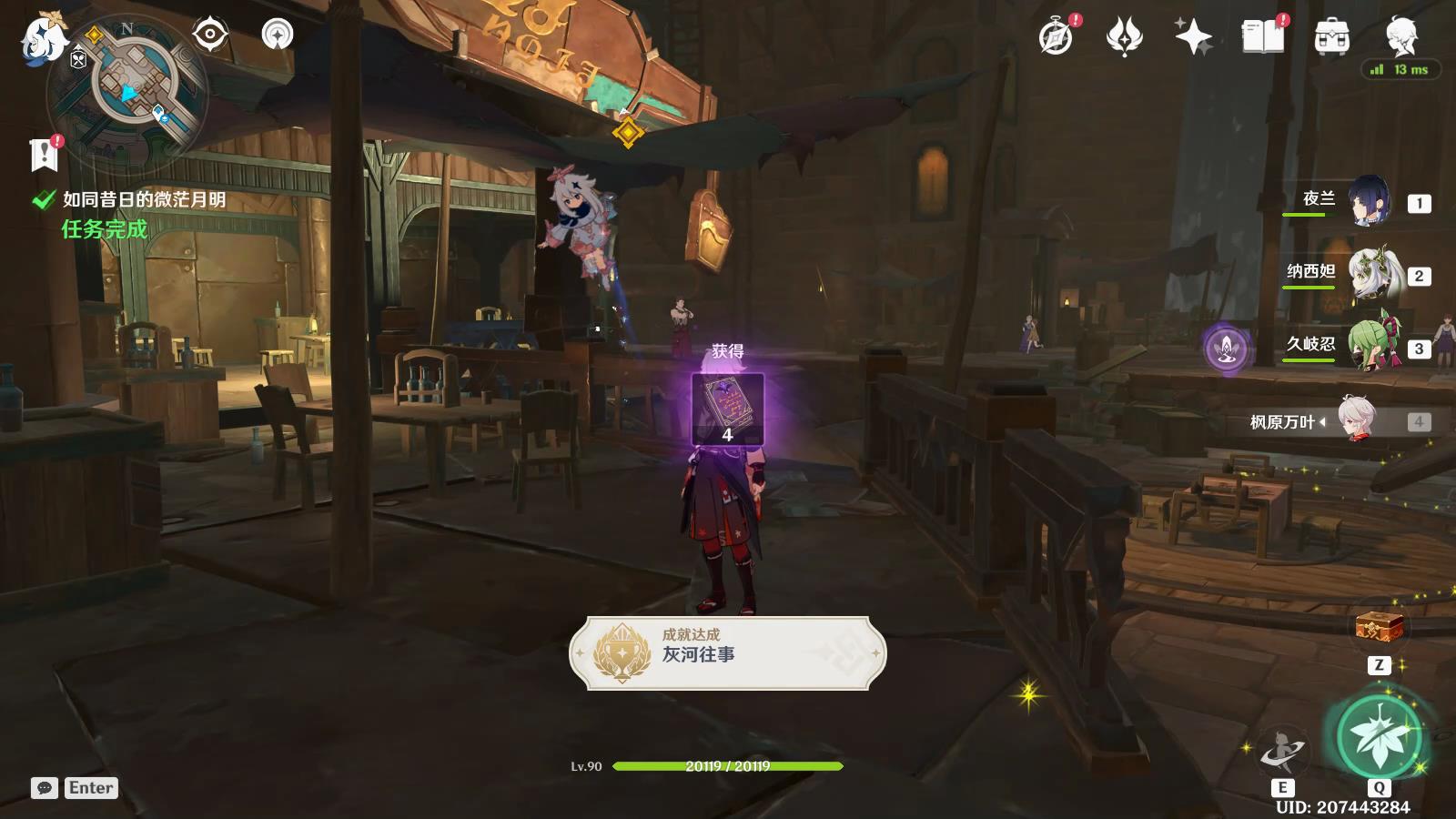Open the compass events icon
The height and width of the screenshot is (819, 1456).
pos(1057,37)
